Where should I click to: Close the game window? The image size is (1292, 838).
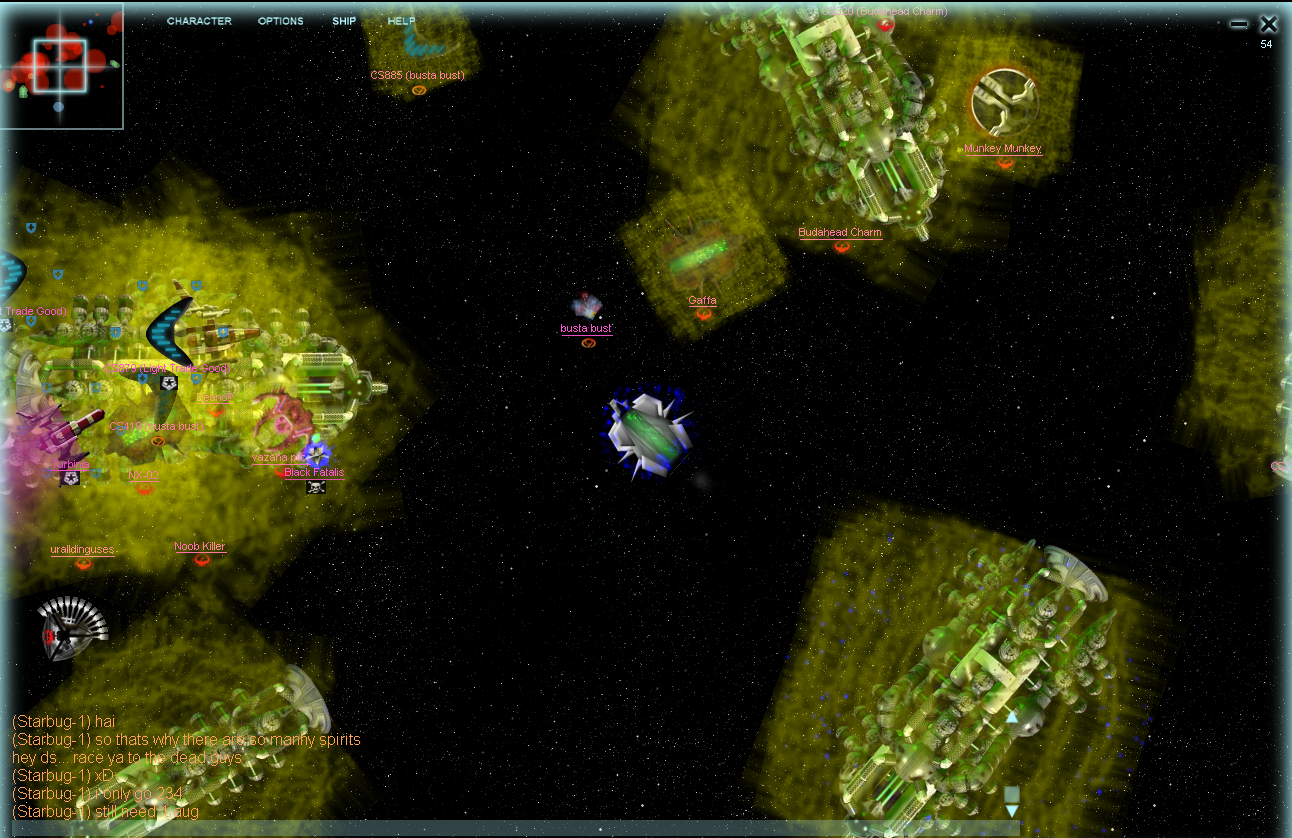[x=1268, y=24]
